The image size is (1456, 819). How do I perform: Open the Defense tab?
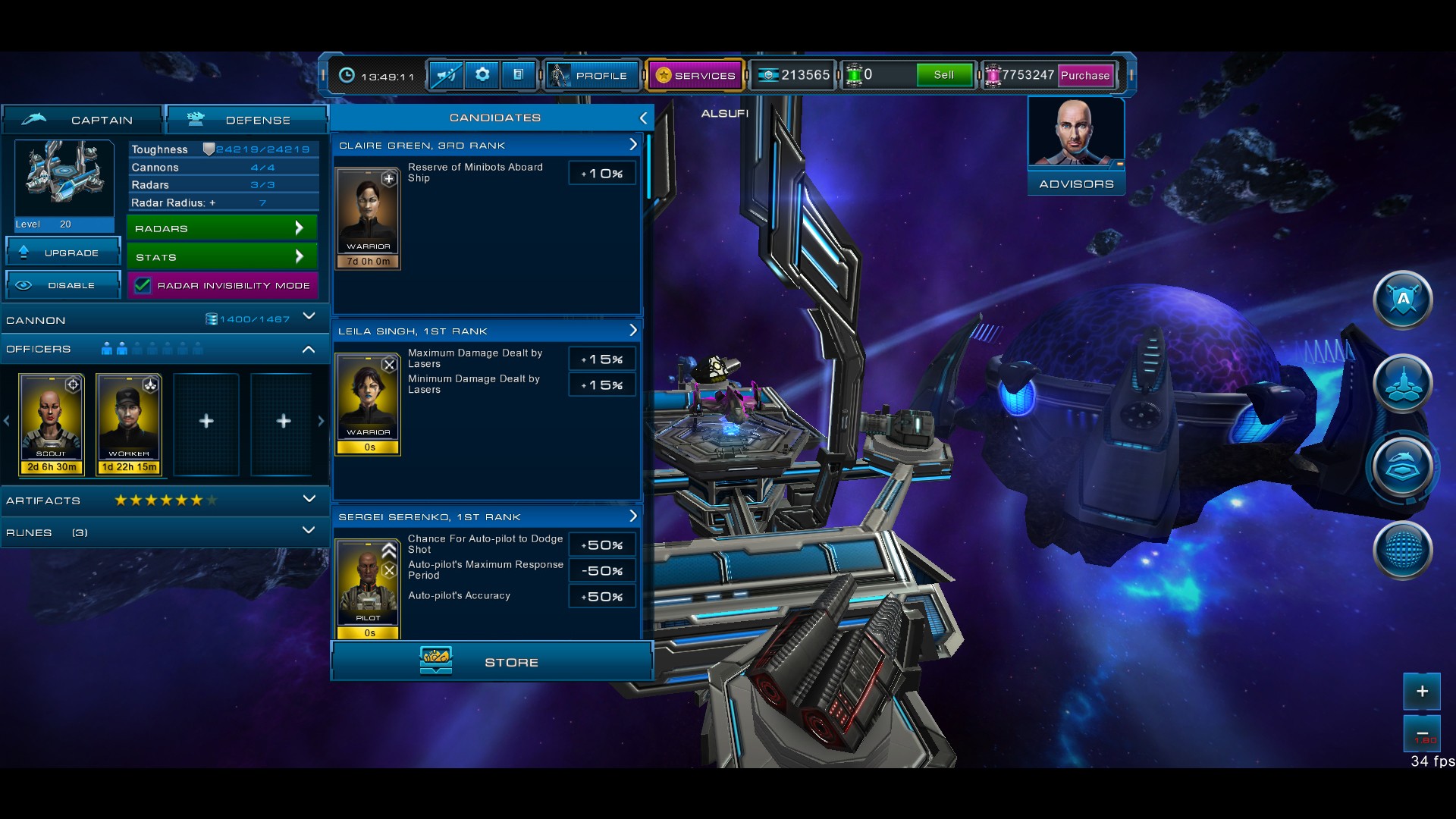click(x=247, y=120)
